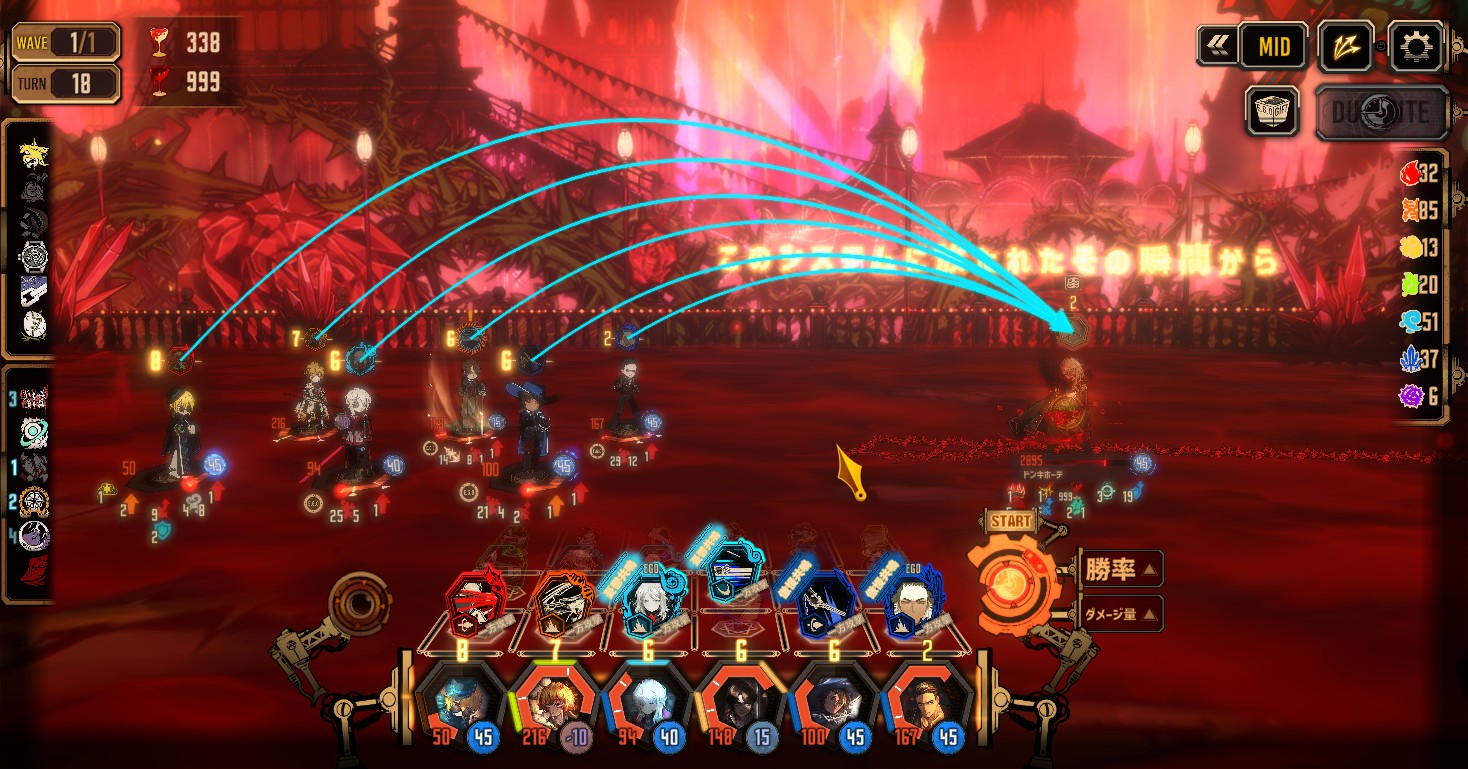
Task: Click the enemy's targeted skill slot marker
Action: pyautogui.click(x=1073, y=328)
